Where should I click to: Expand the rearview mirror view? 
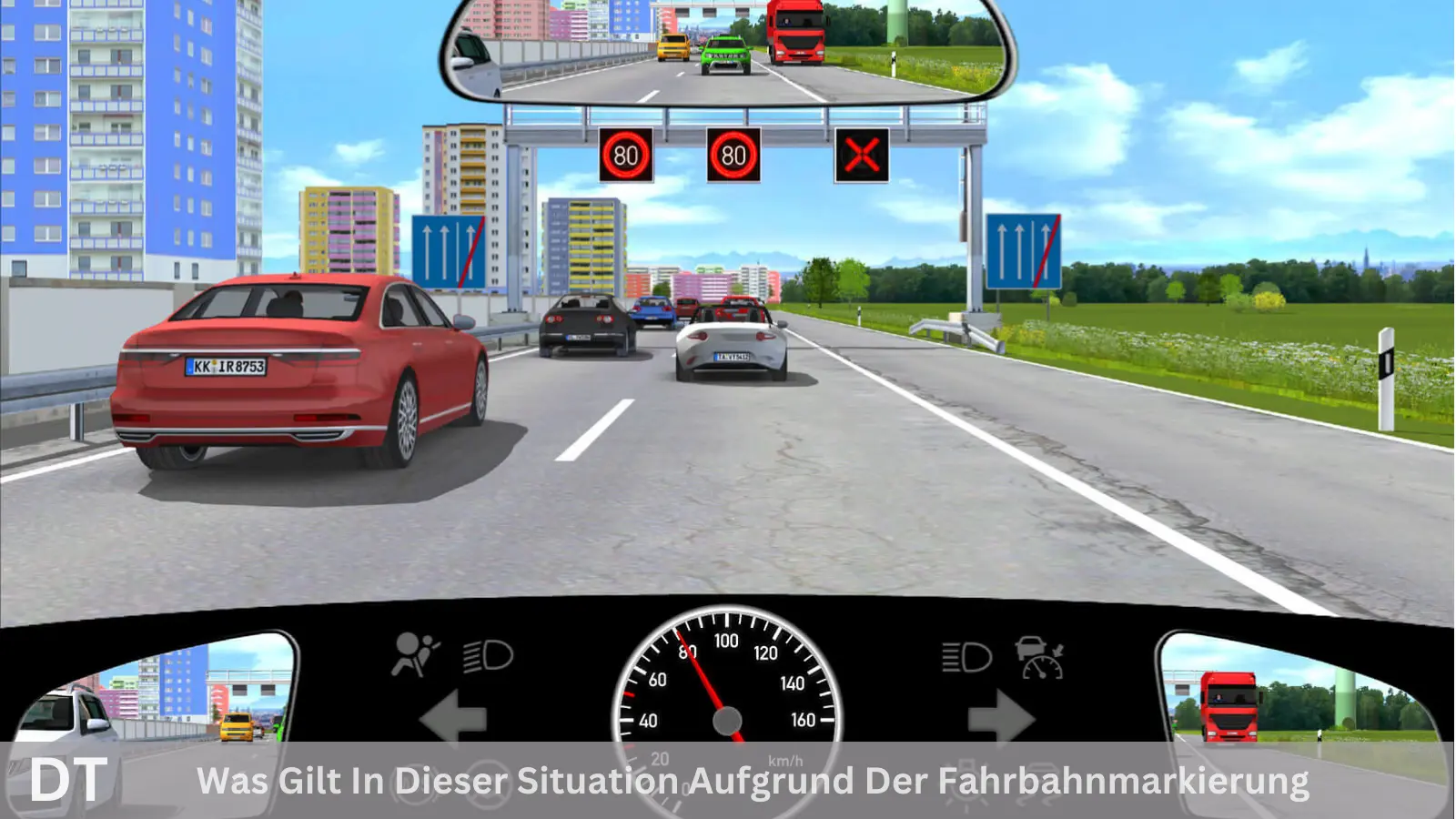click(x=723, y=50)
